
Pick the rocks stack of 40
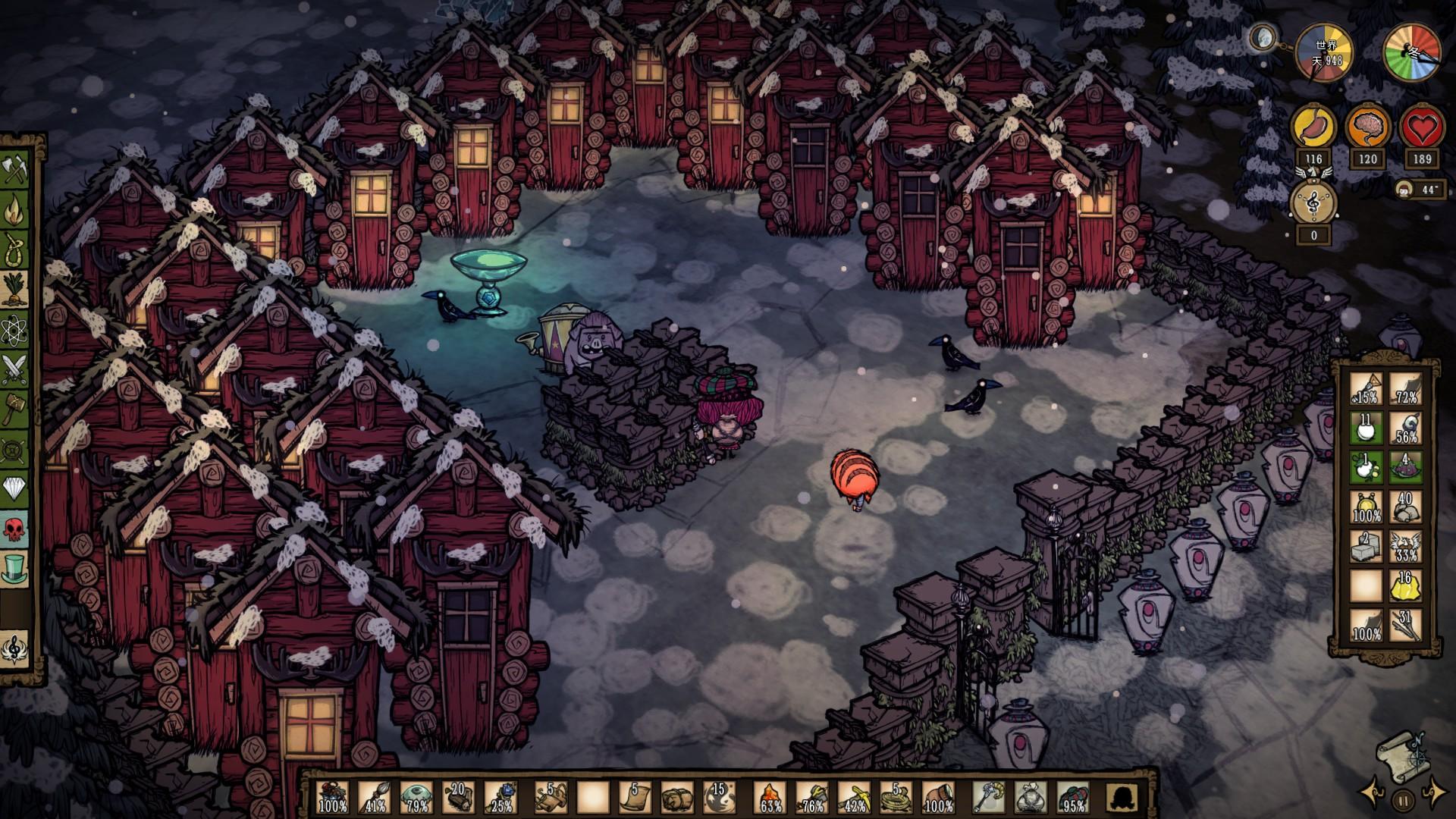(x=1404, y=507)
